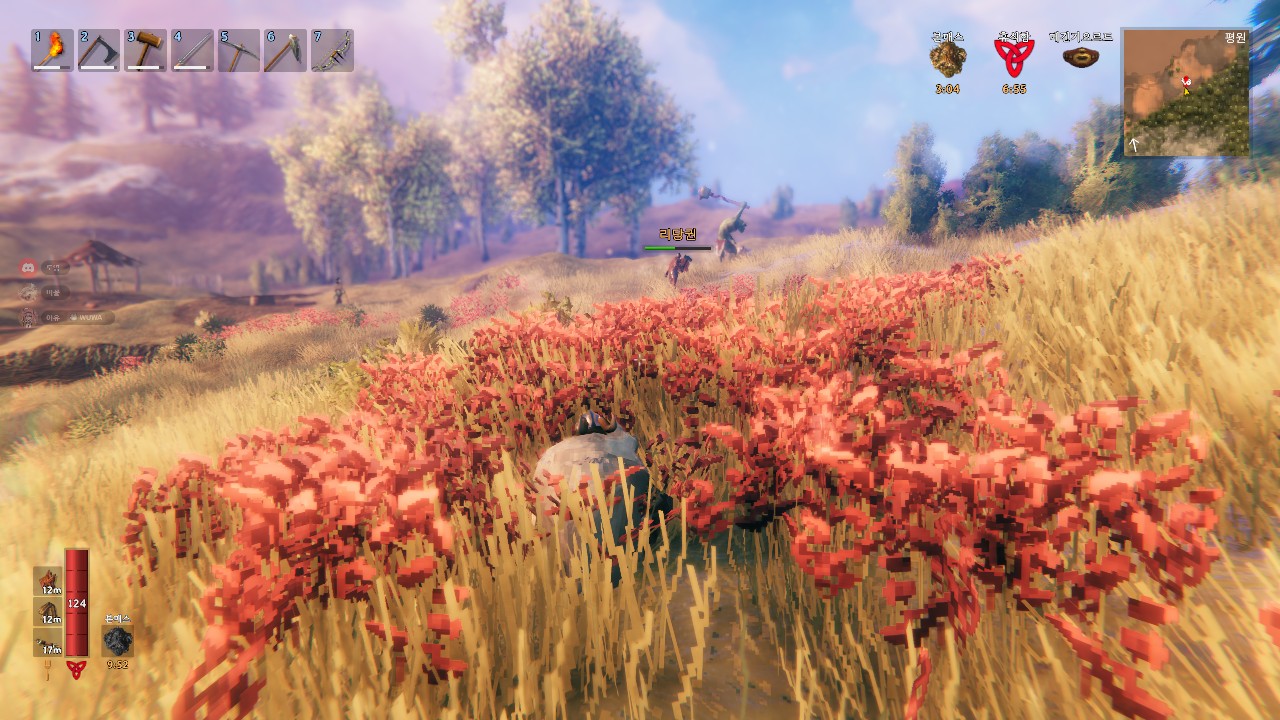Equip the bow in hotbar slot 7
The height and width of the screenshot is (720, 1280).
point(332,50)
